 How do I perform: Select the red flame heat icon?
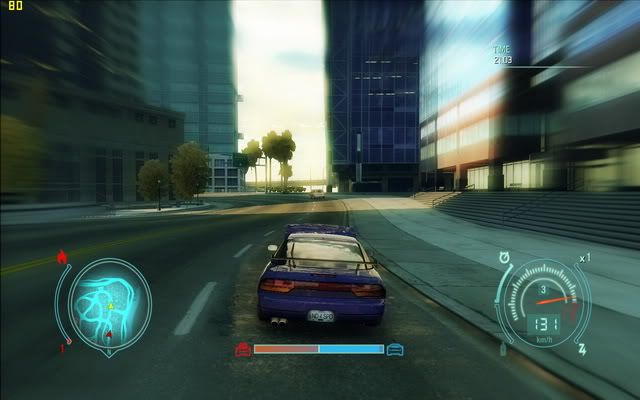pyautogui.click(x=63, y=258)
